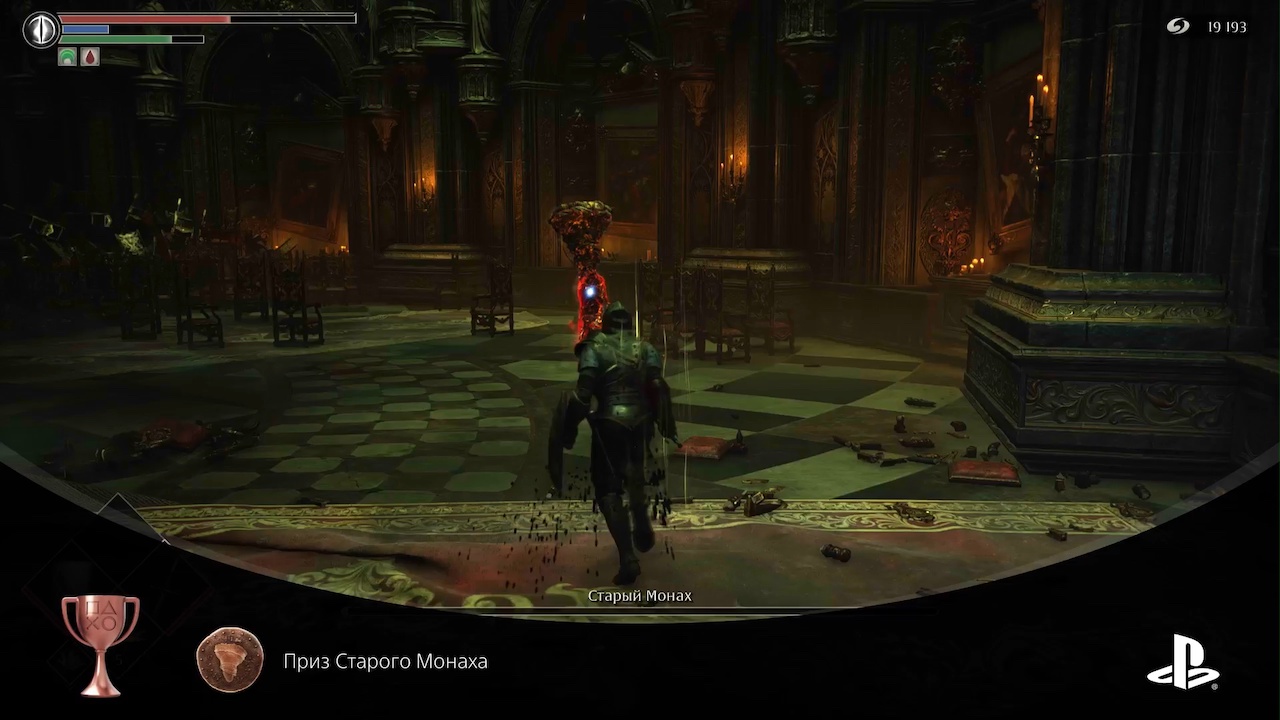
Task: Click the PlayStation logo in the overlay
Action: pos(1182,661)
